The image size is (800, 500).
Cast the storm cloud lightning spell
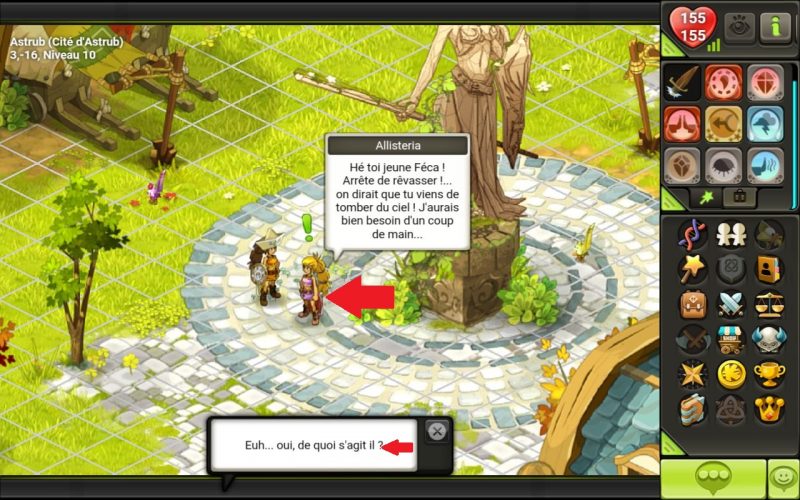[766, 124]
